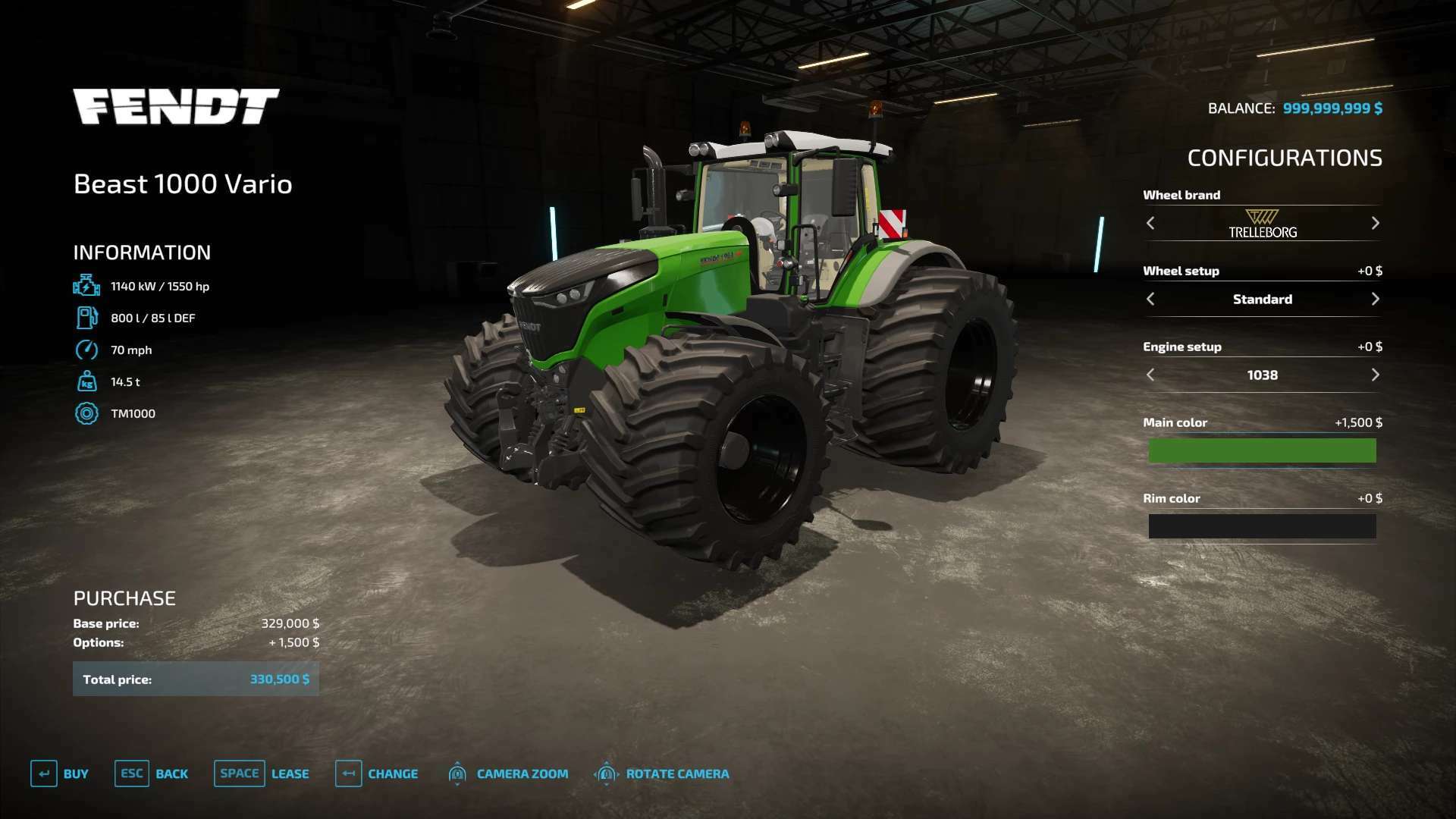The width and height of the screenshot is (1456, 819).
Task: Activate the Change option in bottom bar
Action: coord(377,773)
